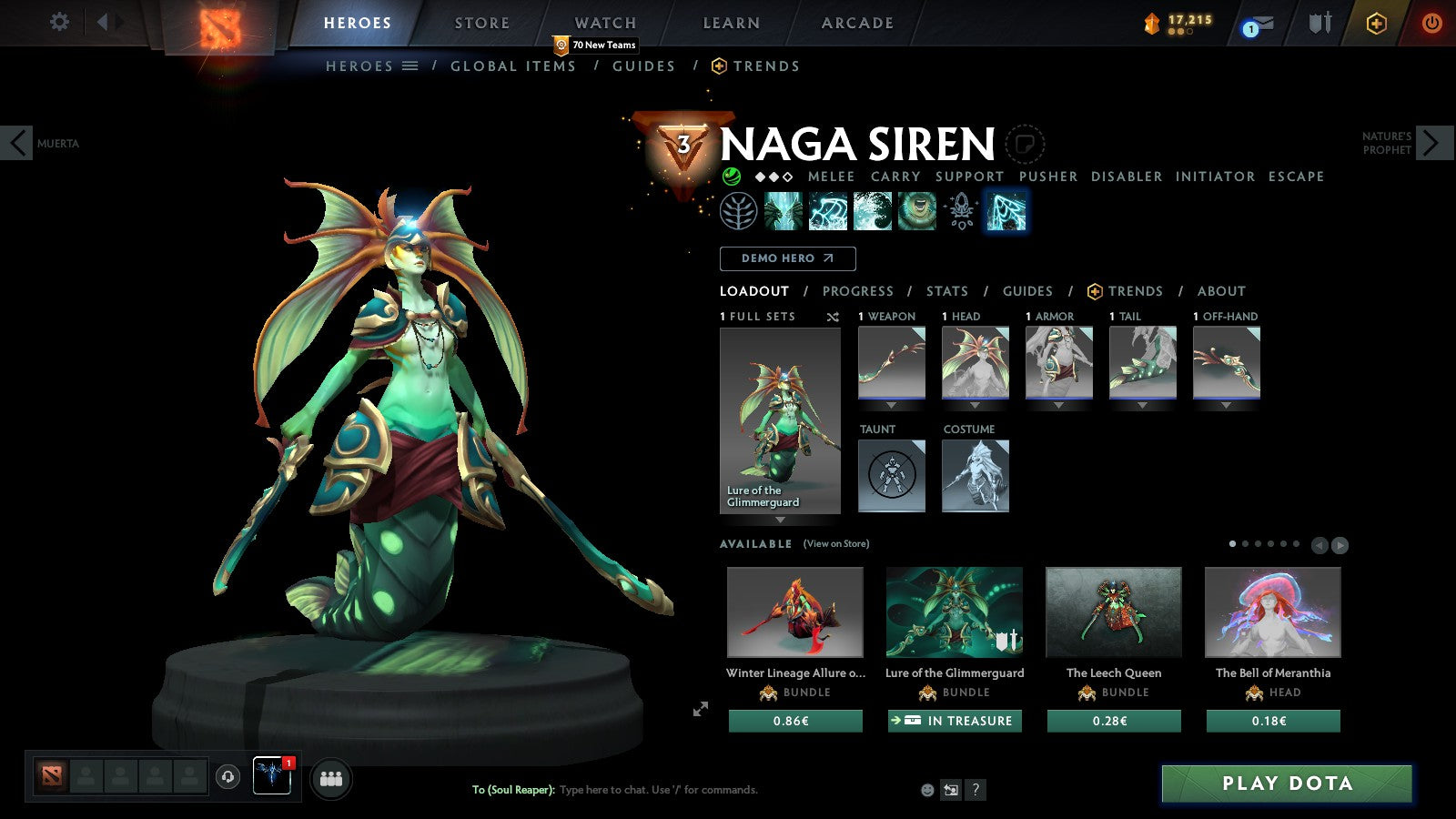Screen dimensions: 1456x819
Task: Open the Store tab in top navigation
Action: [x=481, y=23]
